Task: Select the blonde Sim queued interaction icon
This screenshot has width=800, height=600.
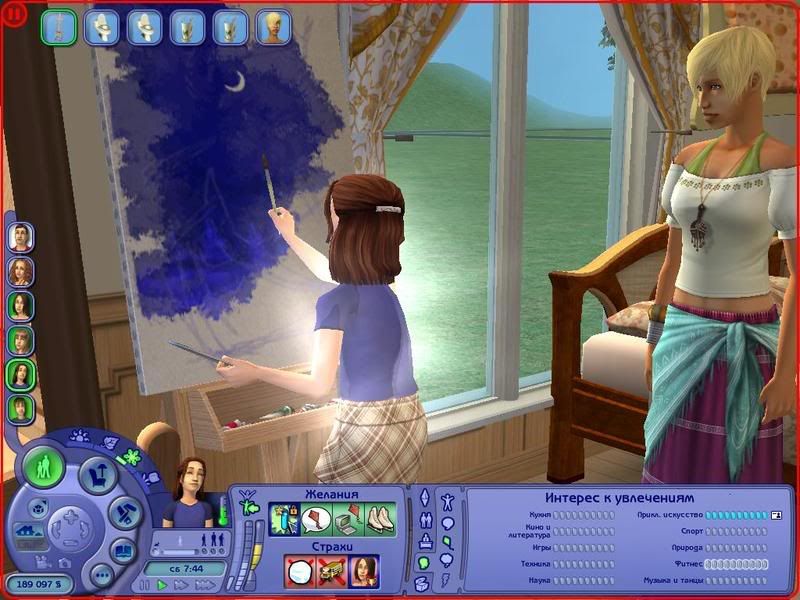Action: (x=275, y=27)
